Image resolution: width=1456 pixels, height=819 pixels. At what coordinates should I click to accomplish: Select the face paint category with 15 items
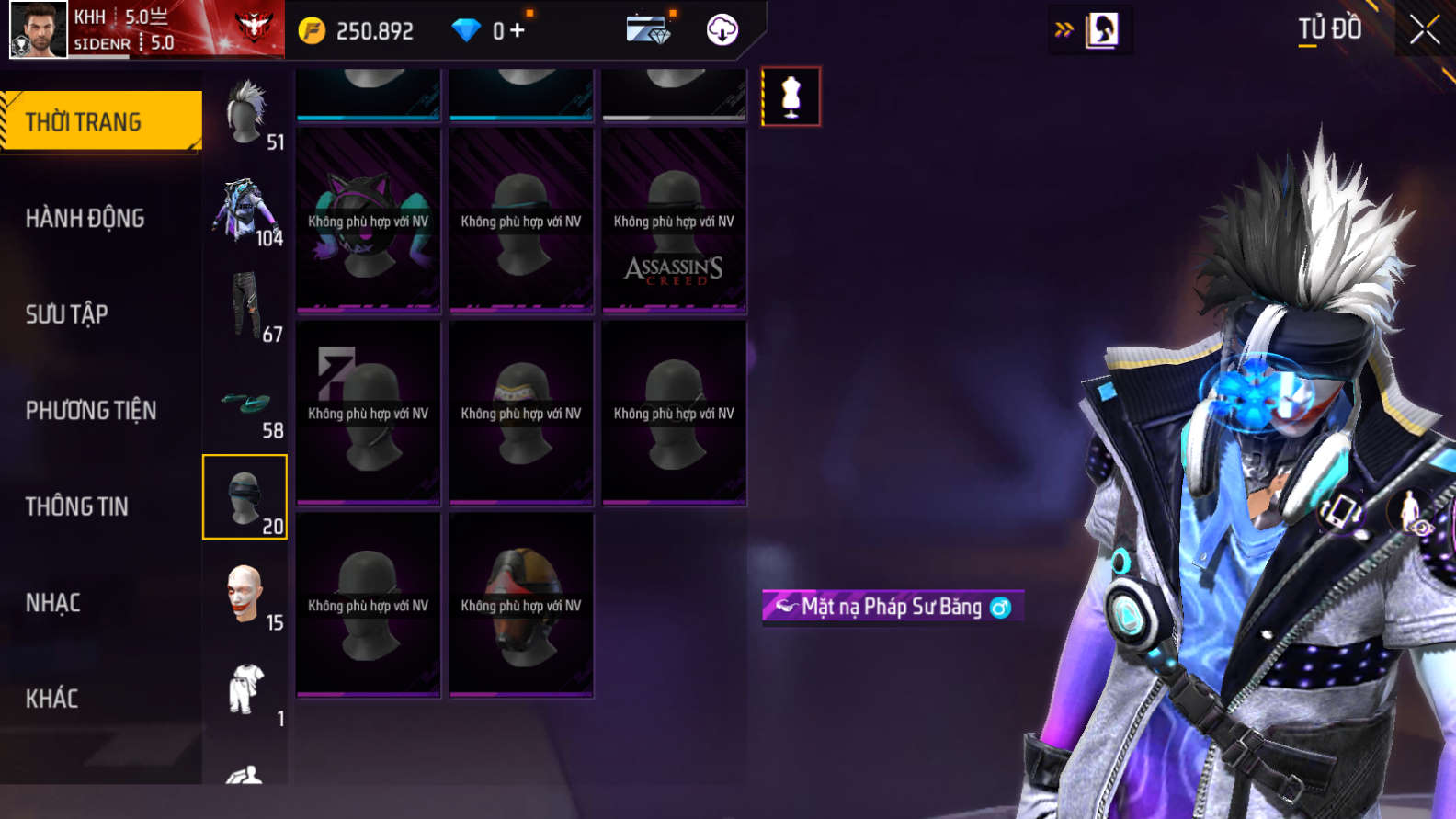tap(245, 596)
